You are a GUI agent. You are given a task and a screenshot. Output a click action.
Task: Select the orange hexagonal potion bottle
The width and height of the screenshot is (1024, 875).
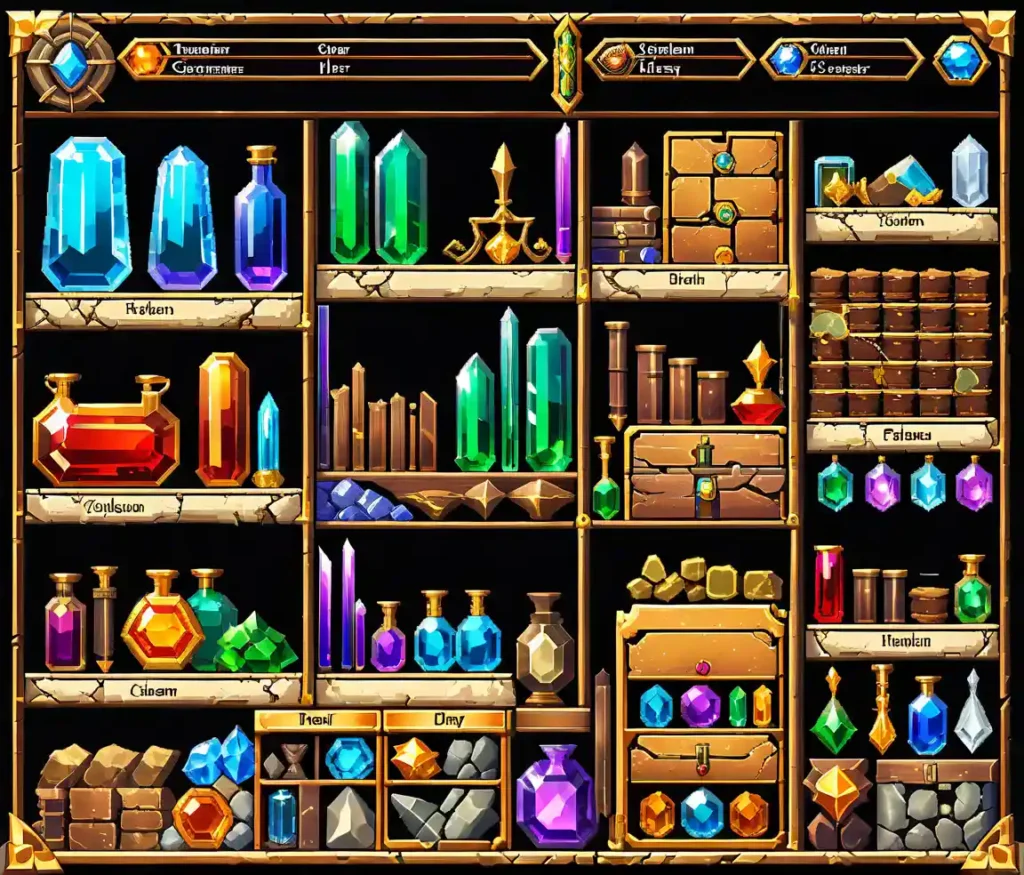pyautogui.click(x=163, y=627)
